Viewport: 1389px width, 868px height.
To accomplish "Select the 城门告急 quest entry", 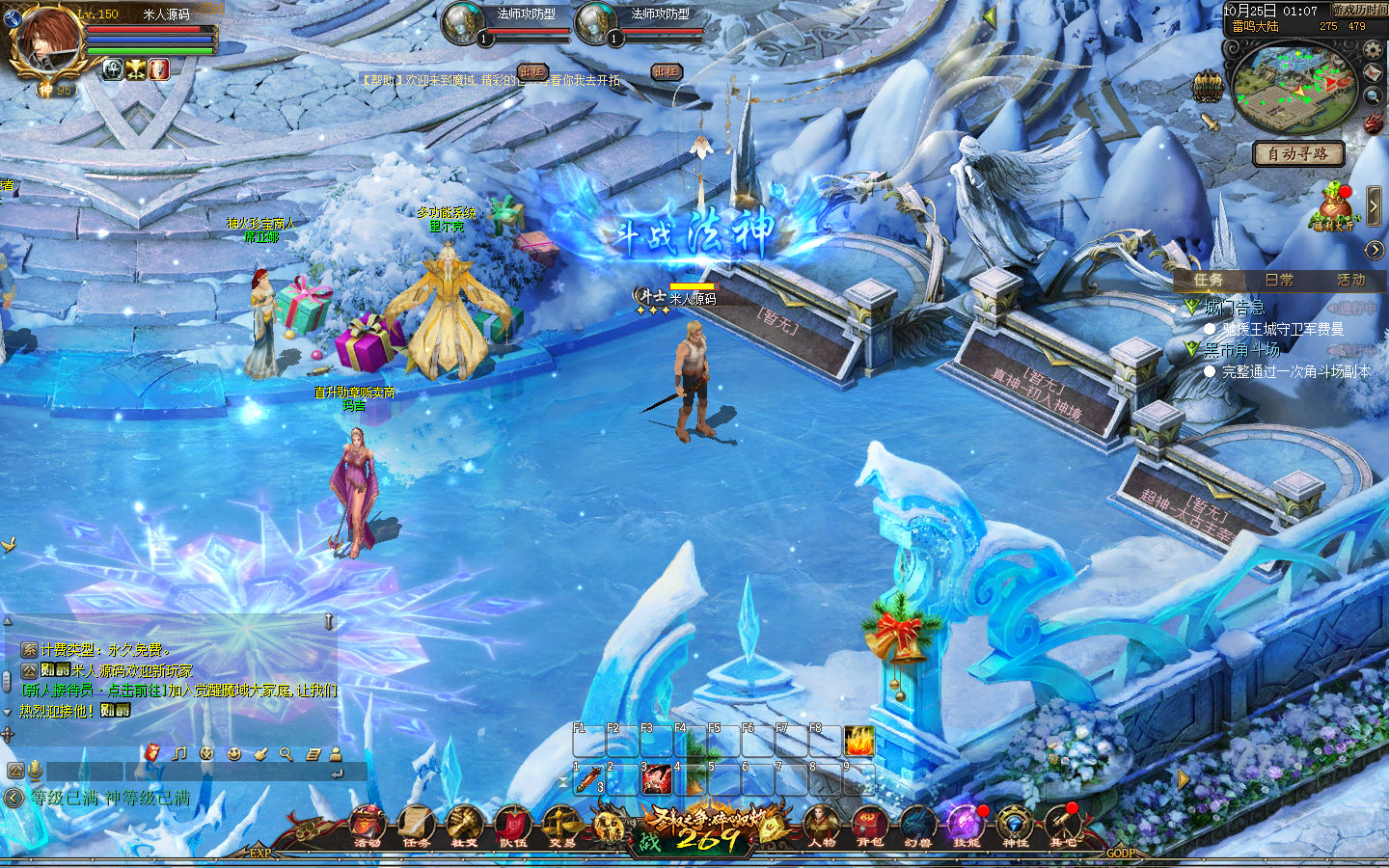I will 1234,308.
